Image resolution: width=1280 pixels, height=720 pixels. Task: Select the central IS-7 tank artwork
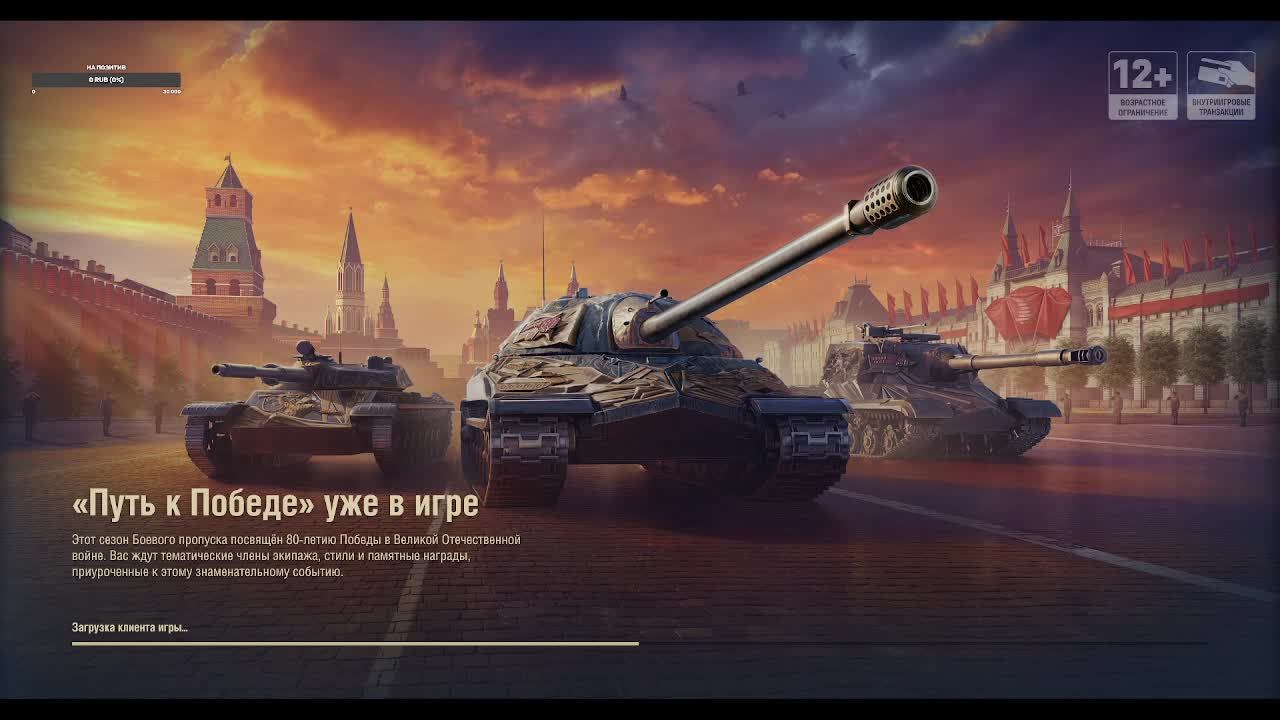(x=630, y=390)
